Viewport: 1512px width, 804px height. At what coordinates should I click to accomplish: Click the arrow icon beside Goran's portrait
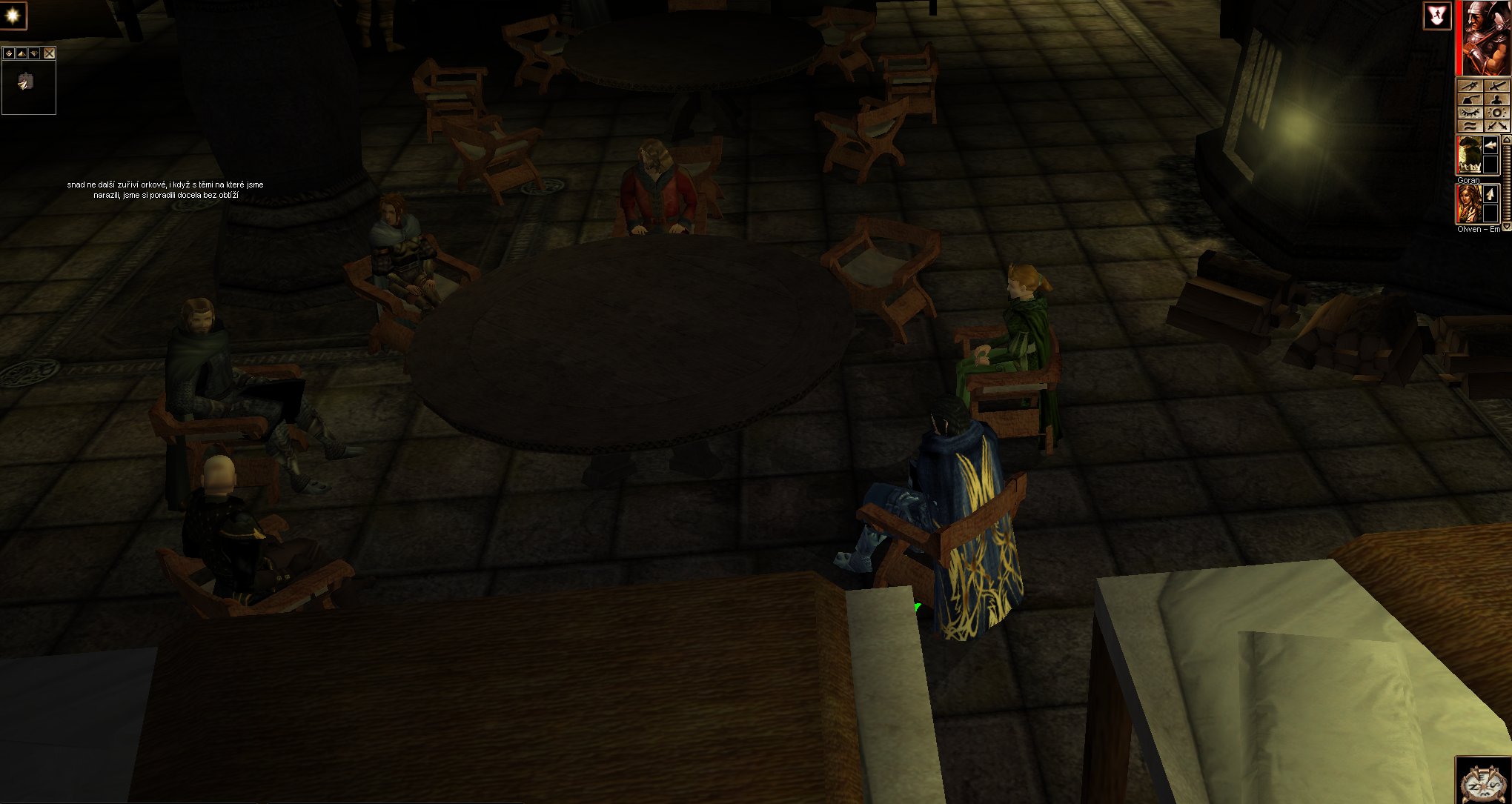[x=1491, y=145]
